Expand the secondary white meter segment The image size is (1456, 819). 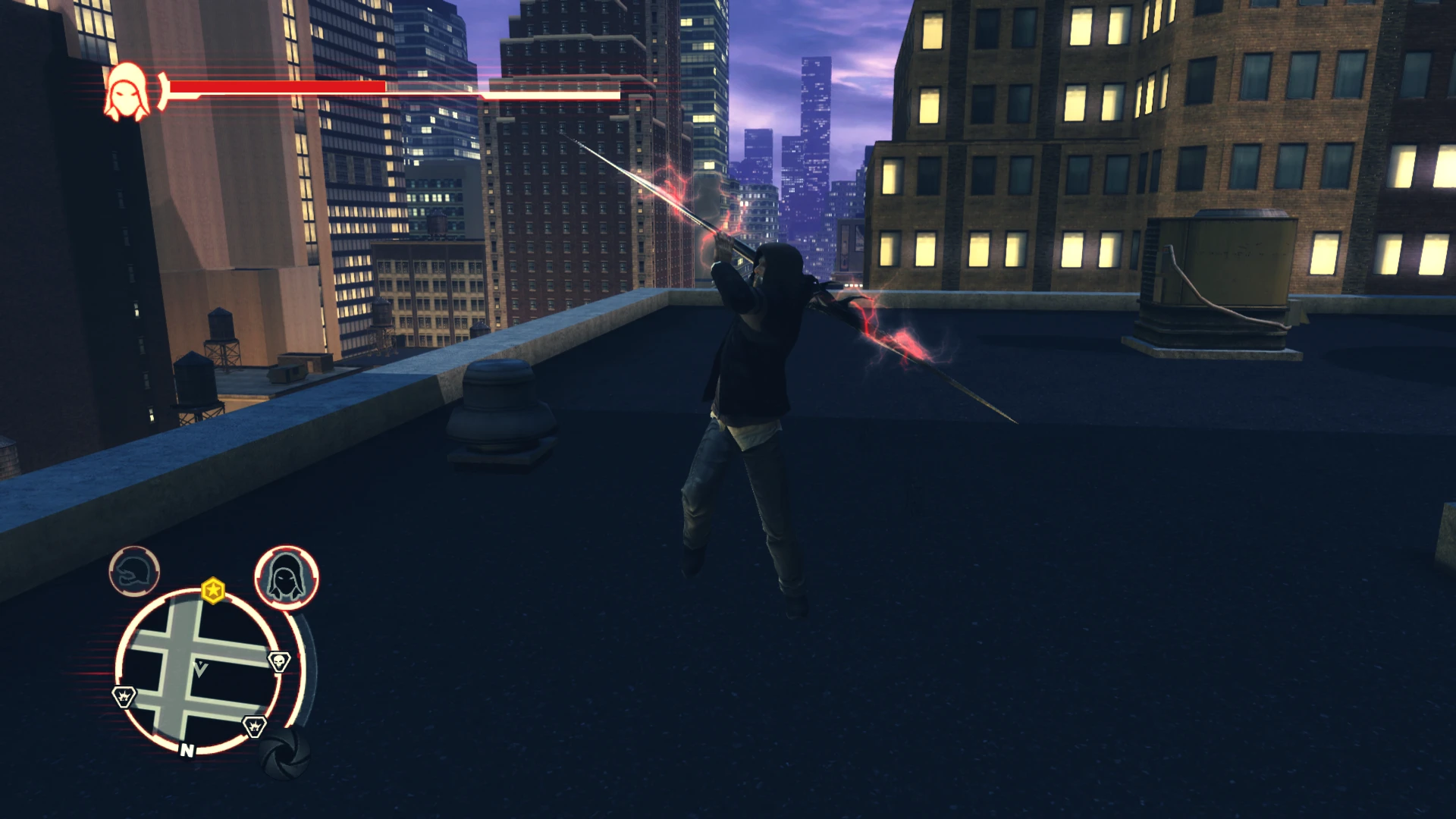coord(552,96)
